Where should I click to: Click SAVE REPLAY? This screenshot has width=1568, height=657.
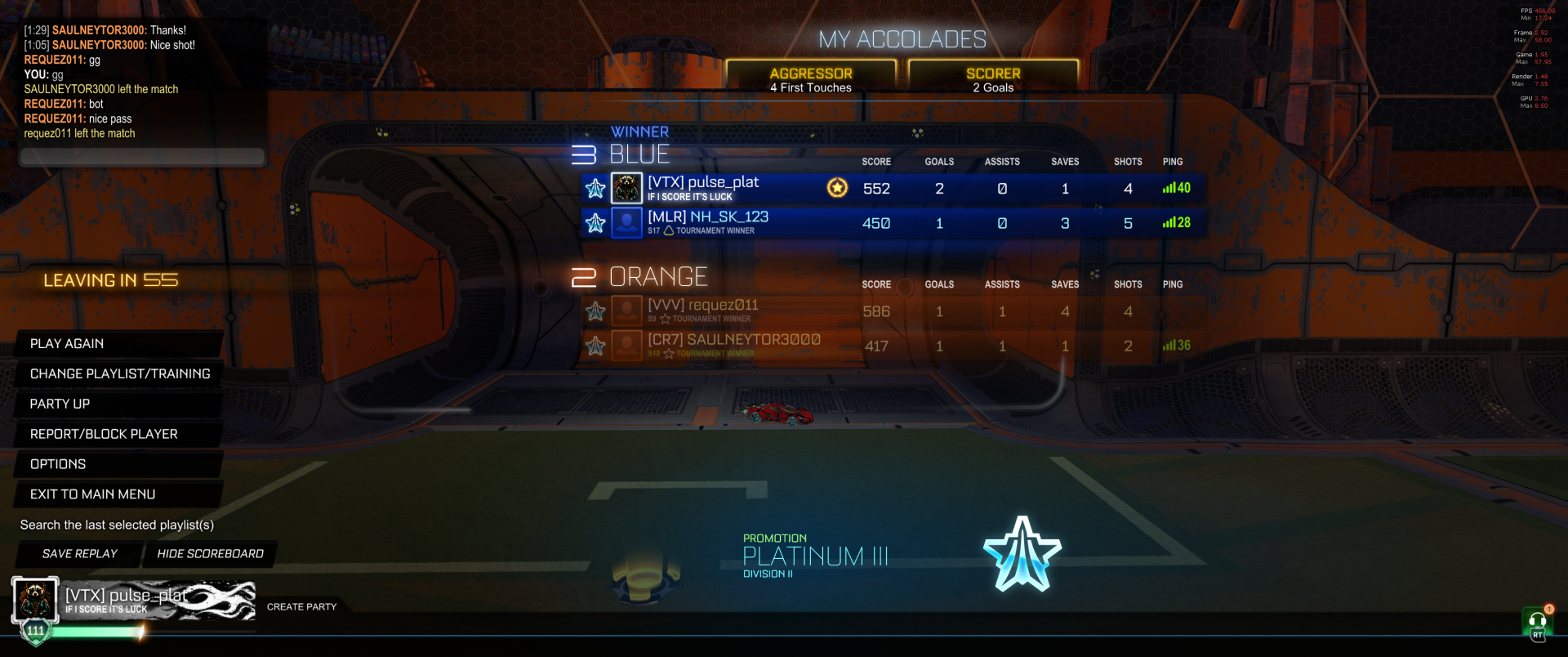click(x=78, y=554)
